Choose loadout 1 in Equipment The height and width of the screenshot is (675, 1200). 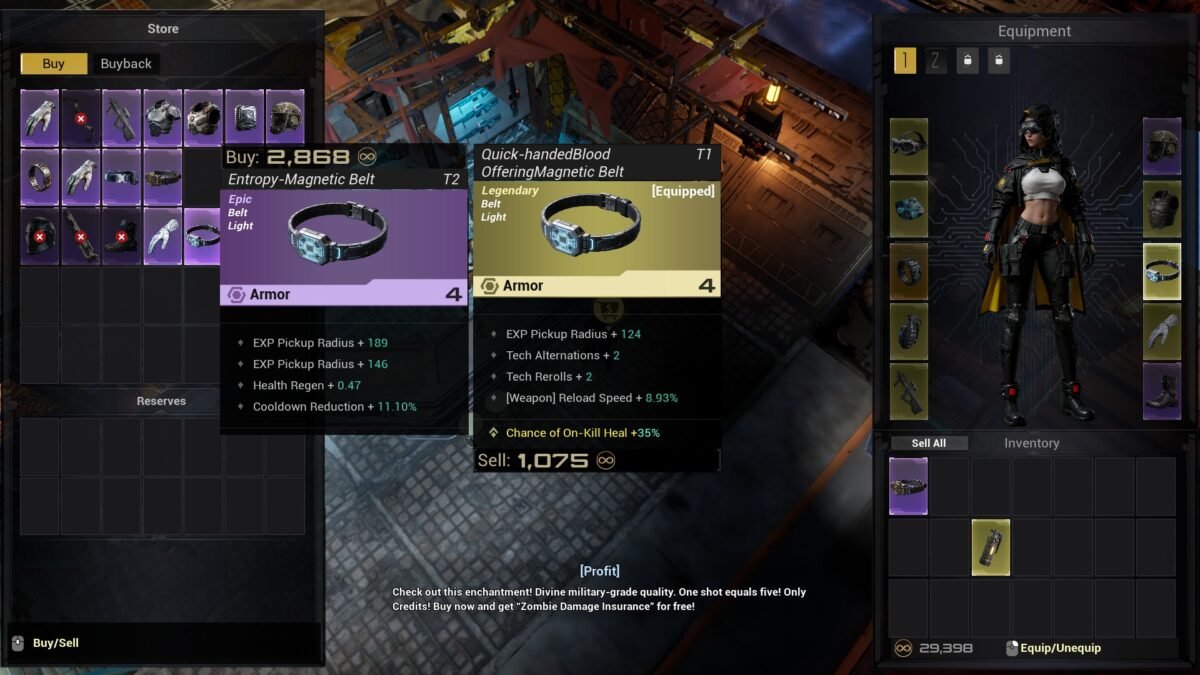904,61
